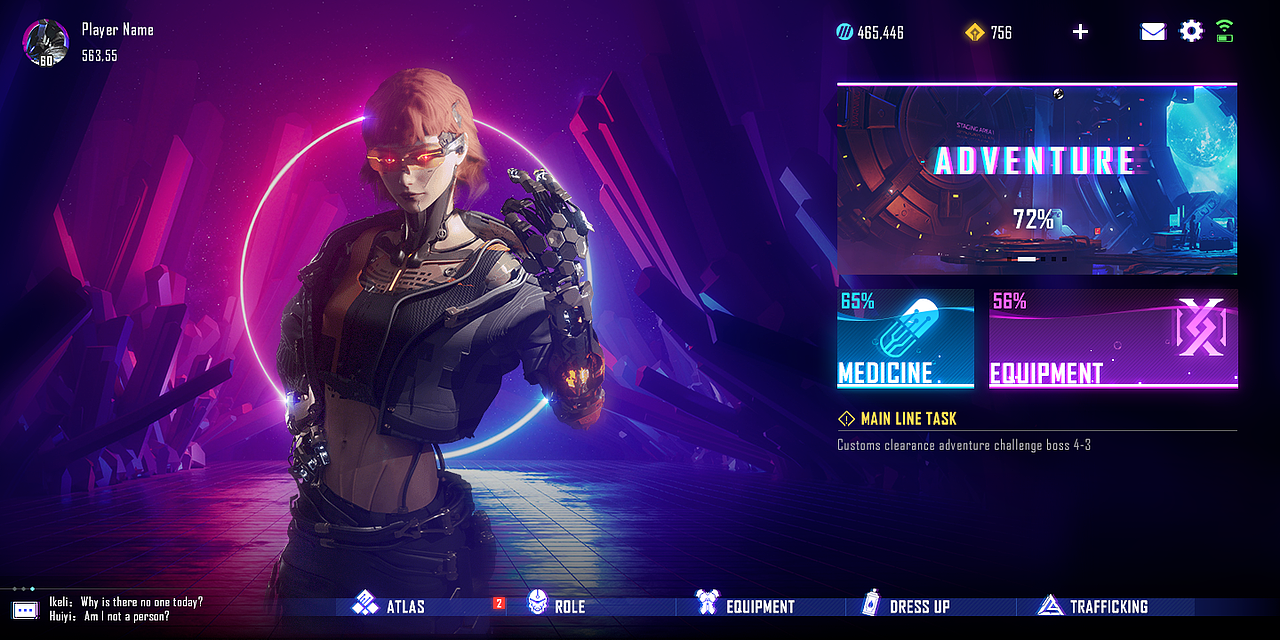Image resolution: width=1280 pixels, height=640 pixels.
Task: Open the mail envelope inbox
Action: tap(1153, 32)
